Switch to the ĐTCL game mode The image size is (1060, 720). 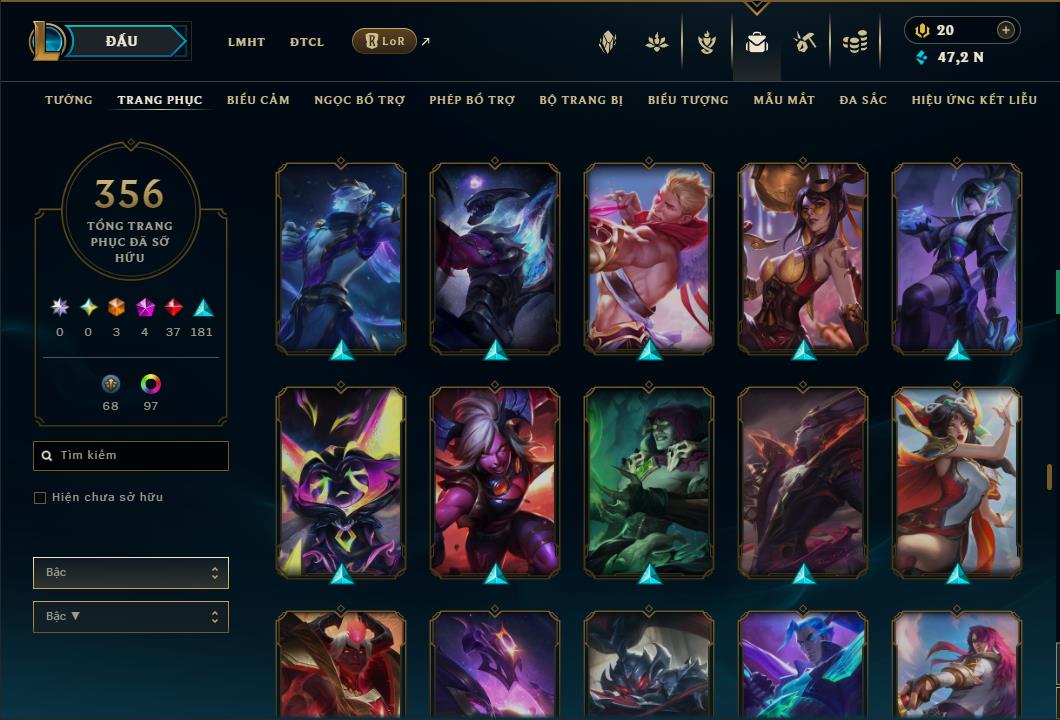[x=307, y=42]
